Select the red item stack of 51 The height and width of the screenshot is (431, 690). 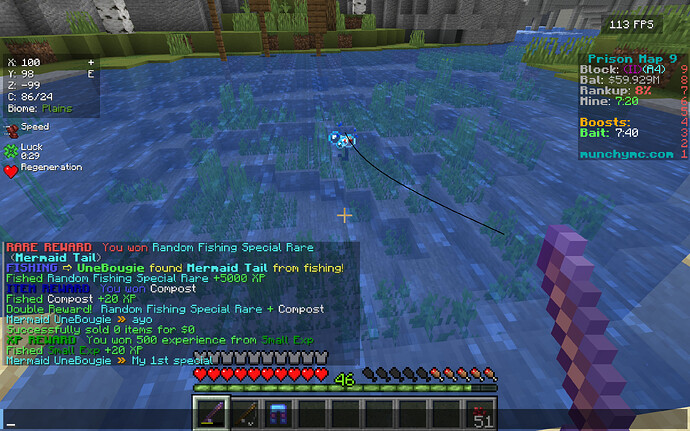(482, 413)
